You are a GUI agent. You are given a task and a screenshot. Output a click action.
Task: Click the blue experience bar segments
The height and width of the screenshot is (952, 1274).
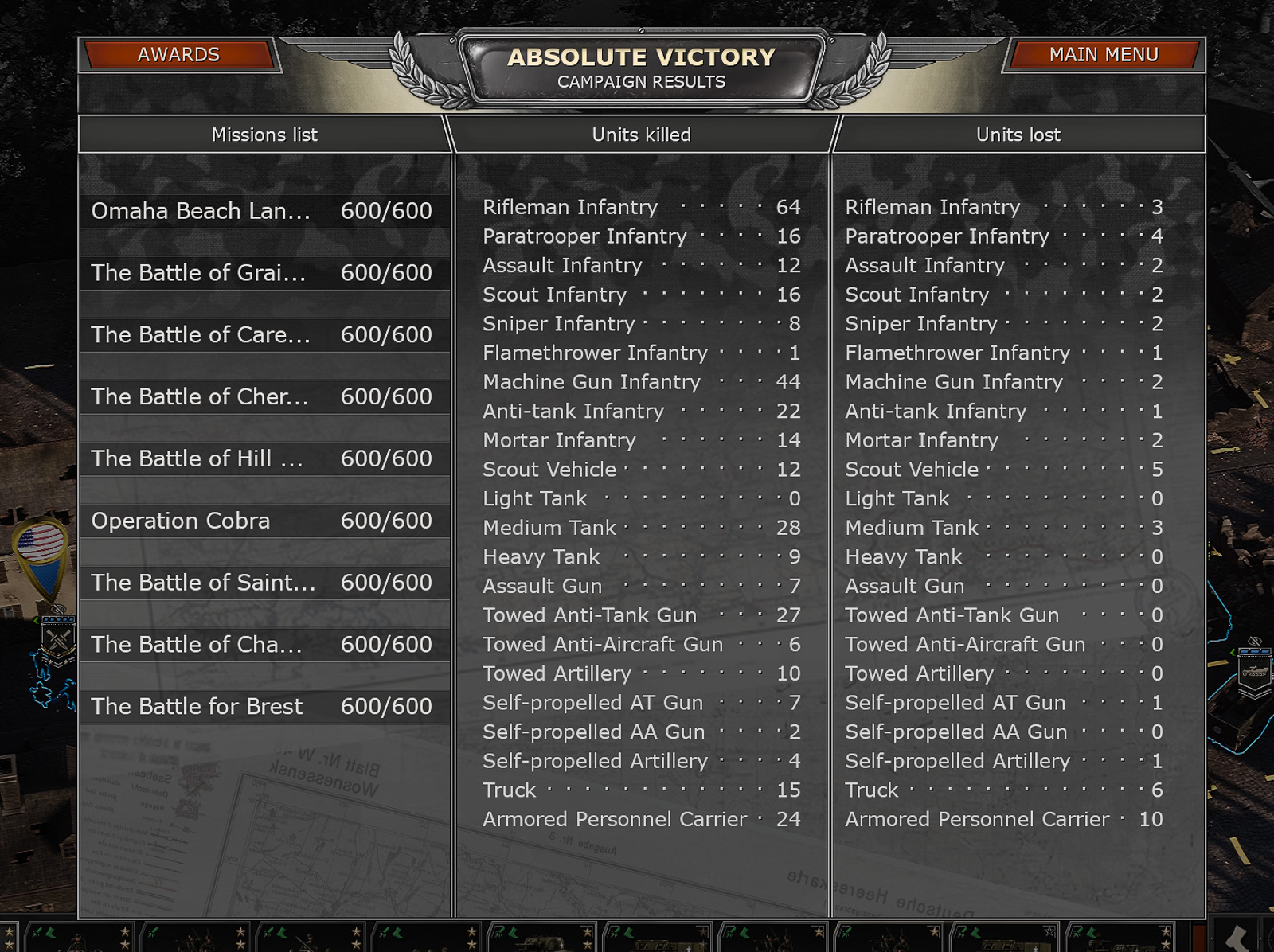57,619
